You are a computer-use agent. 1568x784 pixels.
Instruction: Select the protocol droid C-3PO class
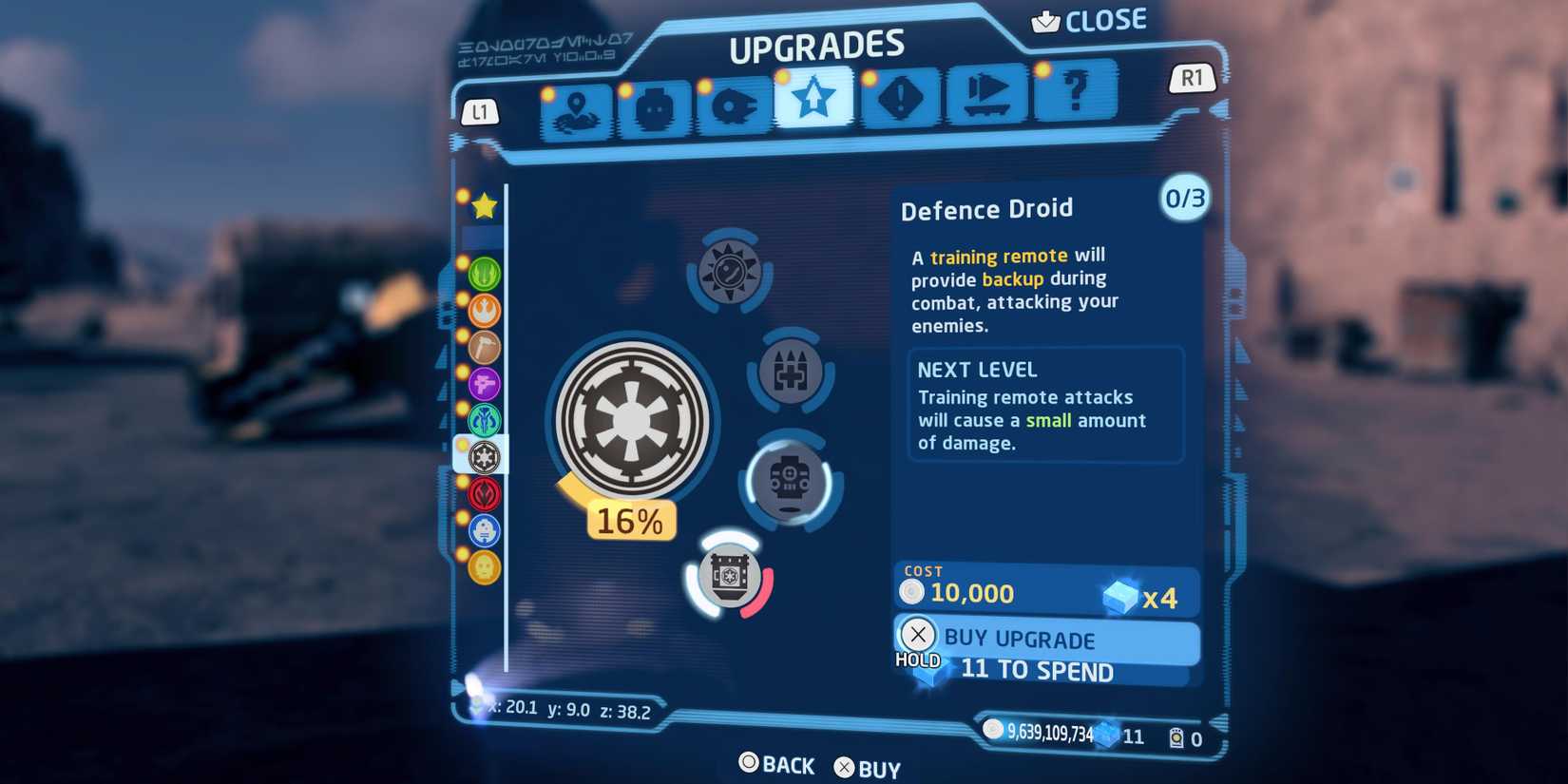pos(485,567)
